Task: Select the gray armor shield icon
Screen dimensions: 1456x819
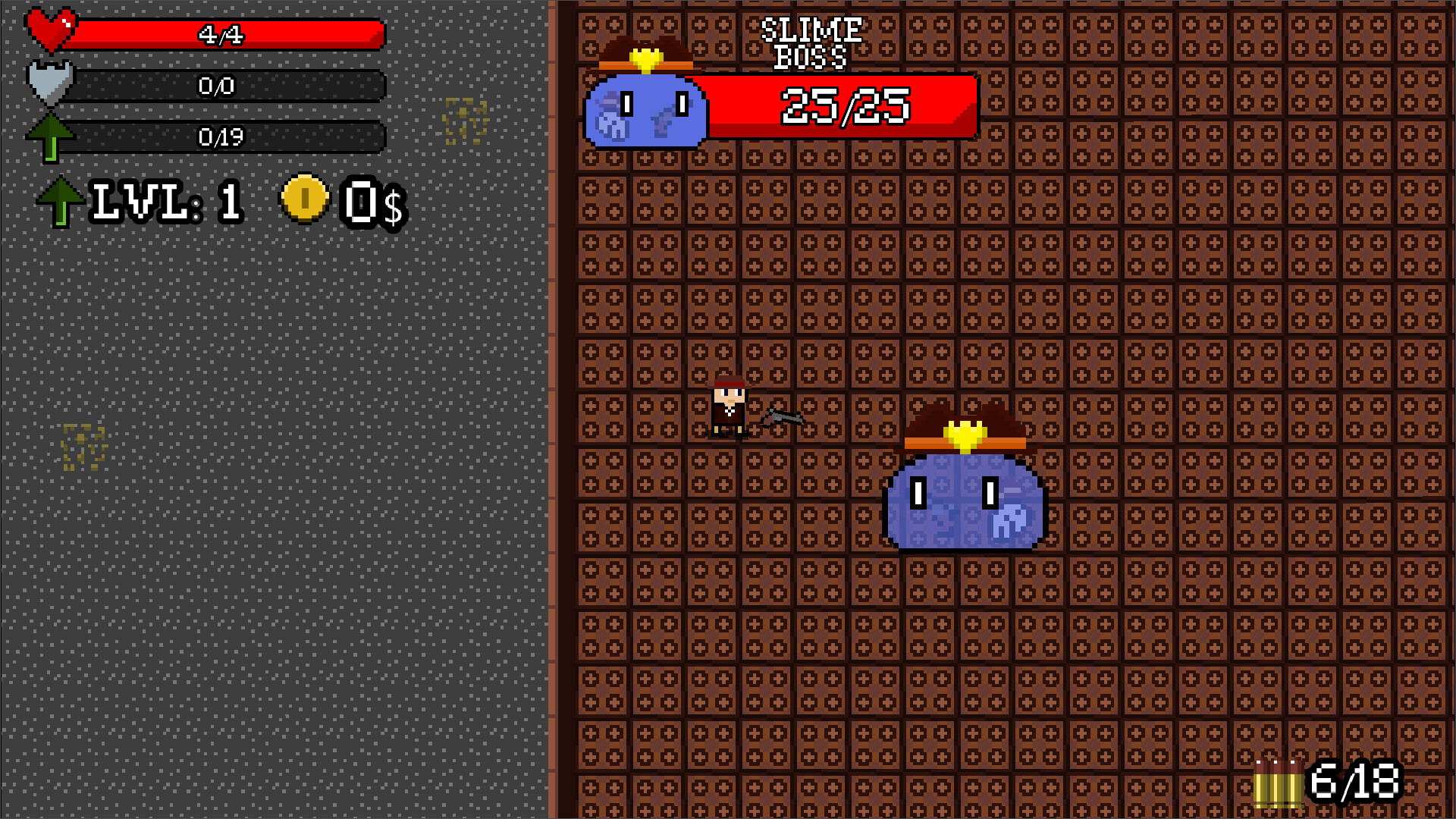Action: [x=49, y=83]
